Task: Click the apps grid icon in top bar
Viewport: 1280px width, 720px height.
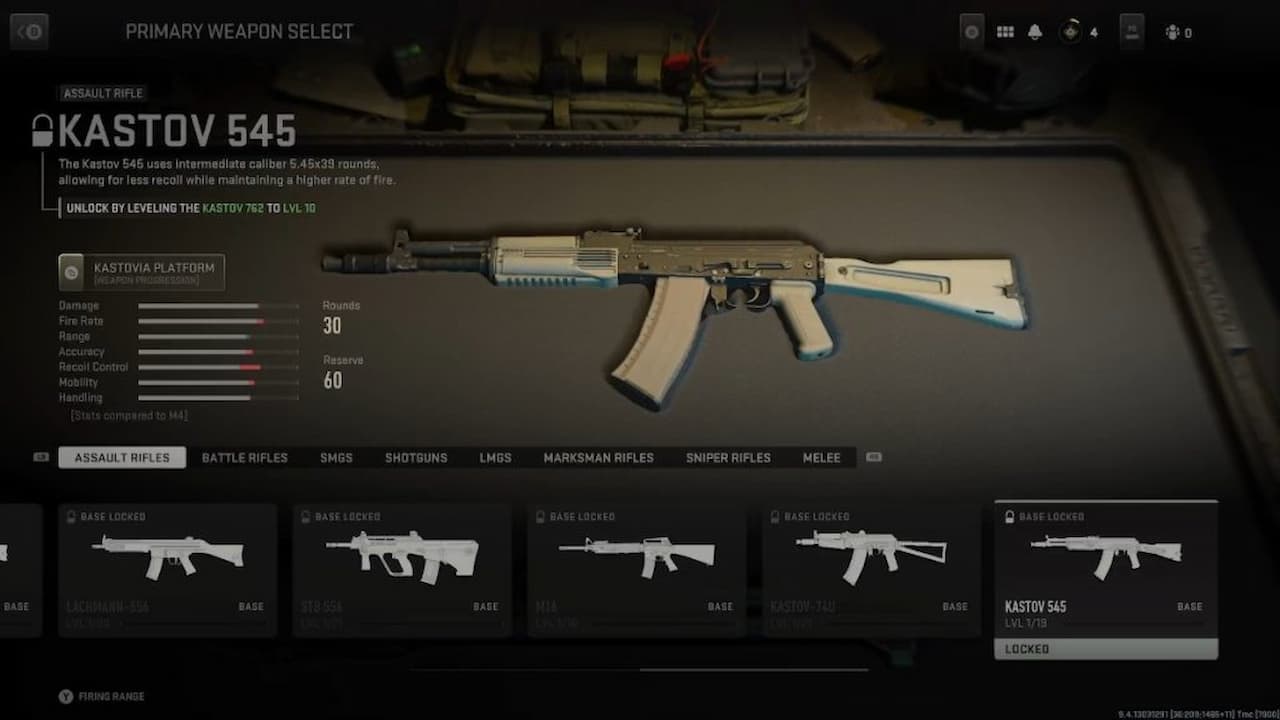Action: 1005,31
